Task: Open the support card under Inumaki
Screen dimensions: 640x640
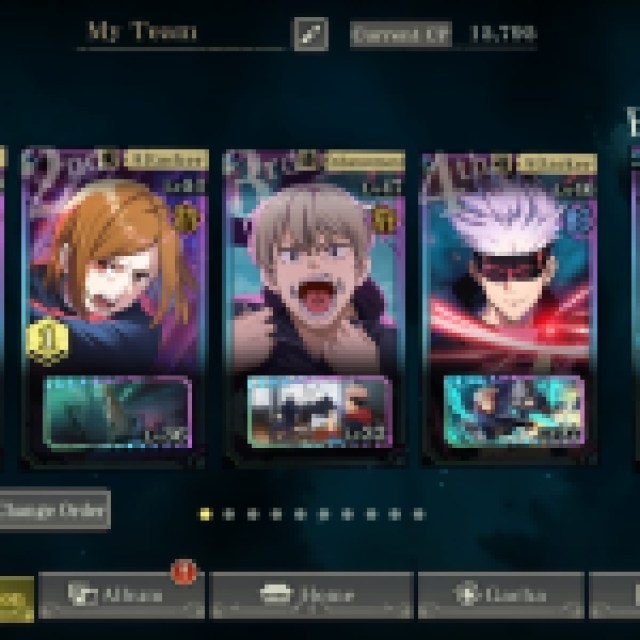Action: click(317, 411)
